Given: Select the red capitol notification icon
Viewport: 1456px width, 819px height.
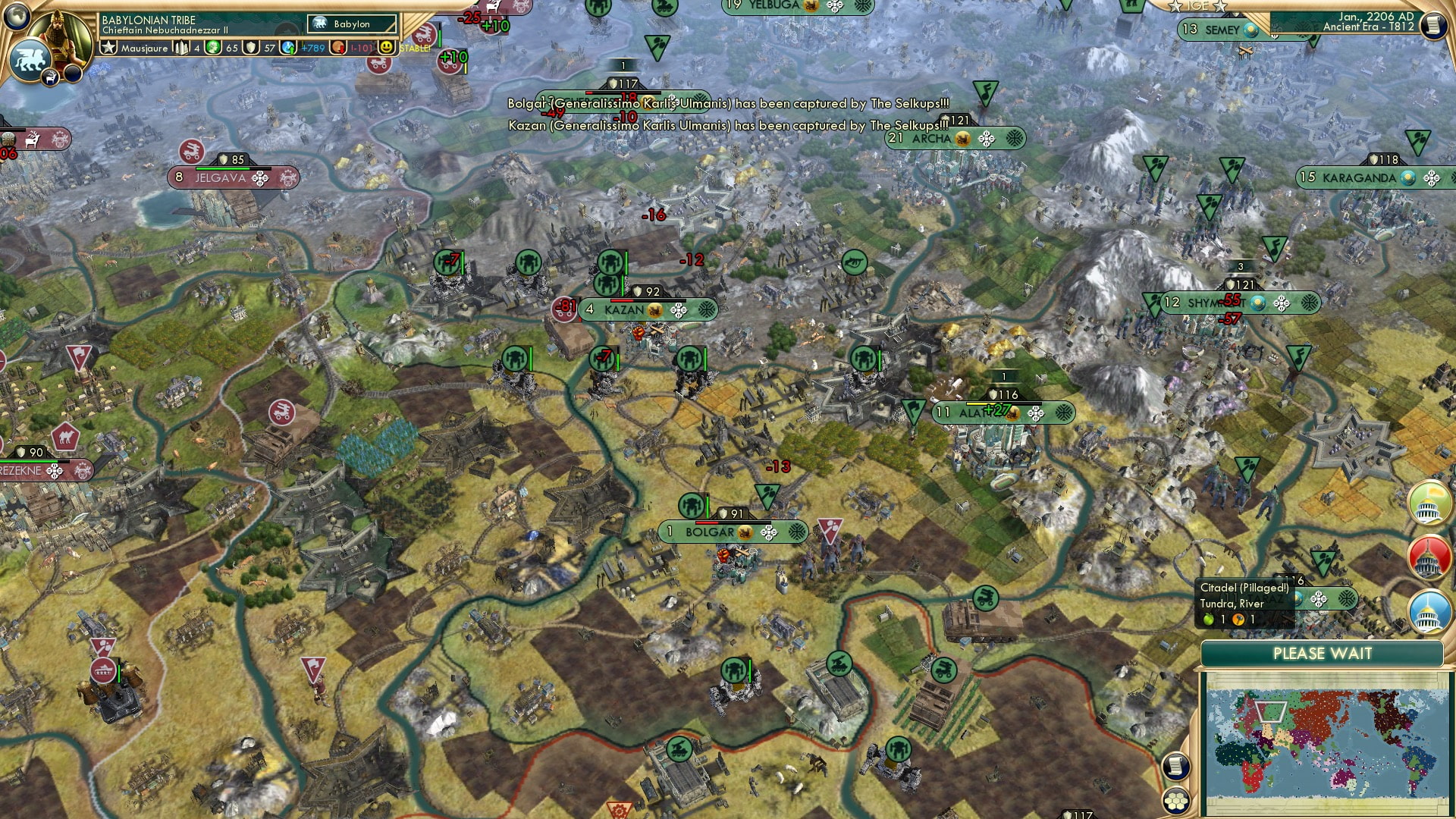Looking at the screenshot, I should (x=1429, y=555).
